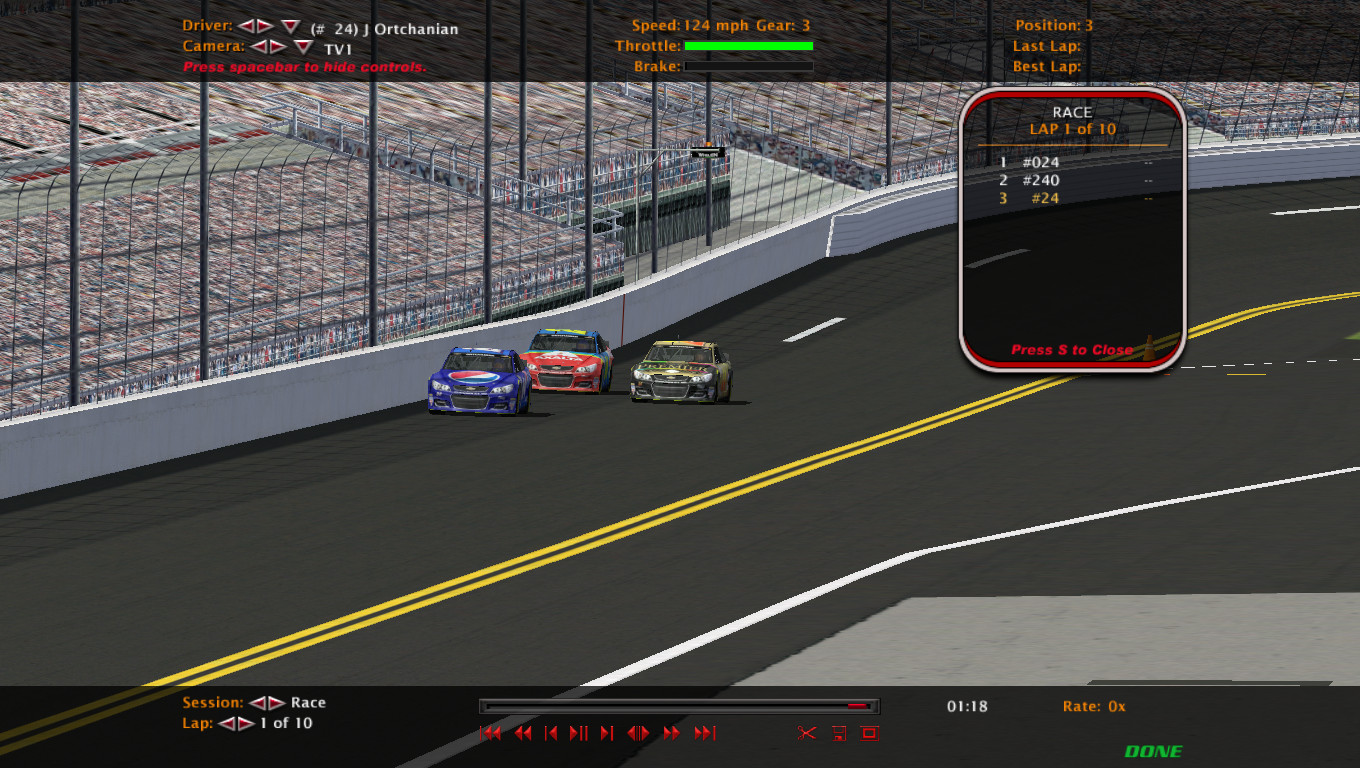Step the replay back one frame
This screenshot has width=1360, height=768.
tap(551, 733)
